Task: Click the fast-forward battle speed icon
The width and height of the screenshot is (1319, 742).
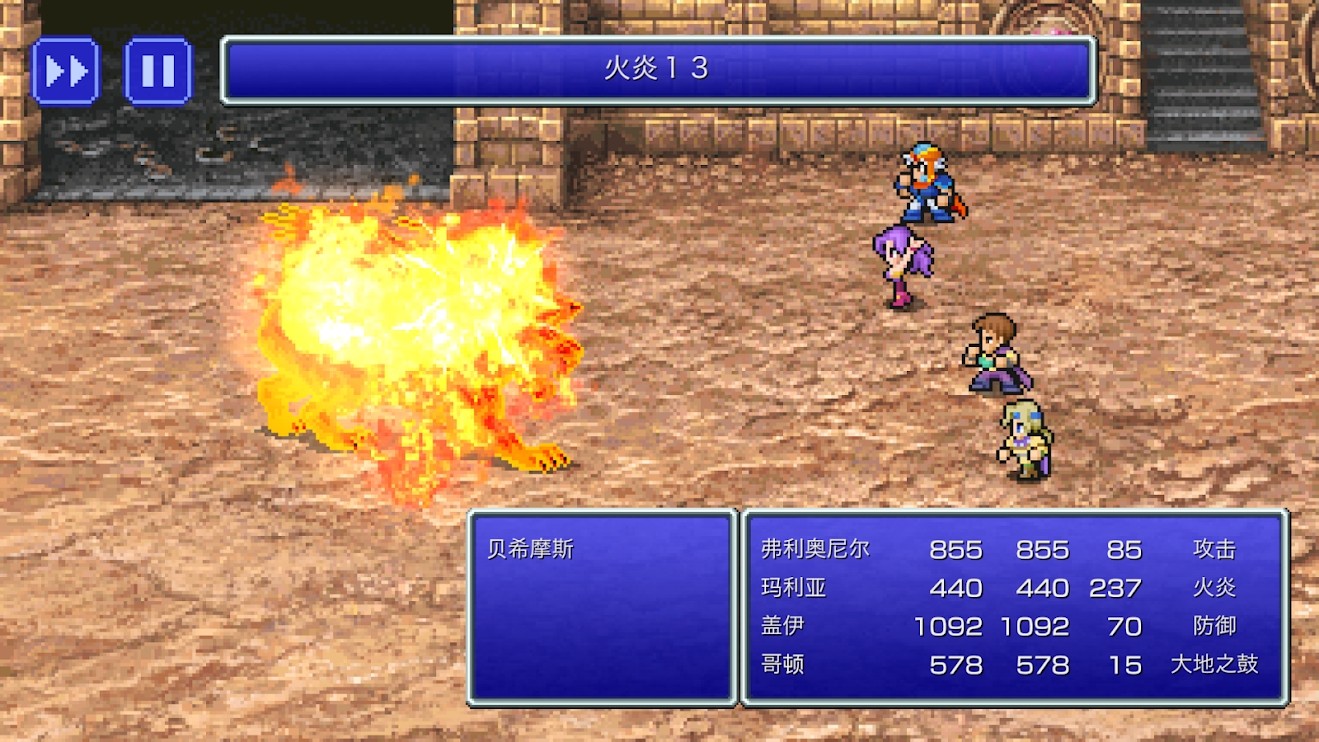Action: point(64,71)
